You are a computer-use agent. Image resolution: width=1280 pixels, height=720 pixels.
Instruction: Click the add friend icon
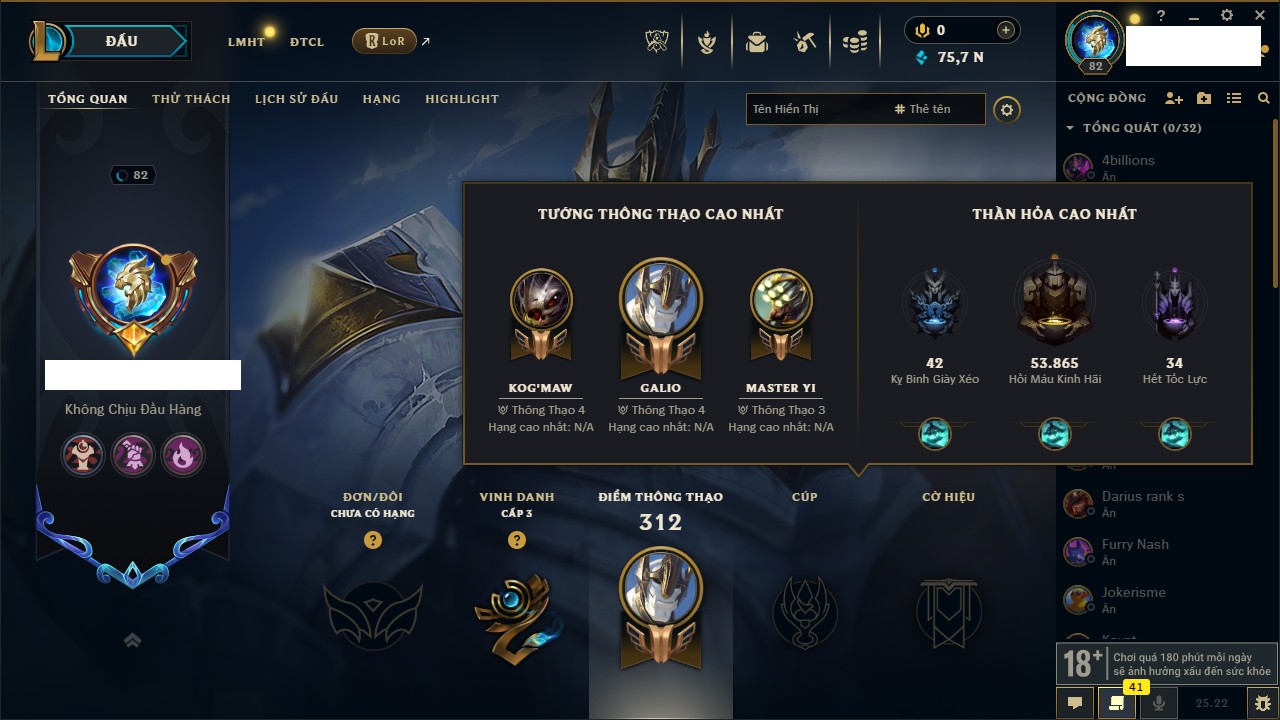click(x=1174, y=98)
